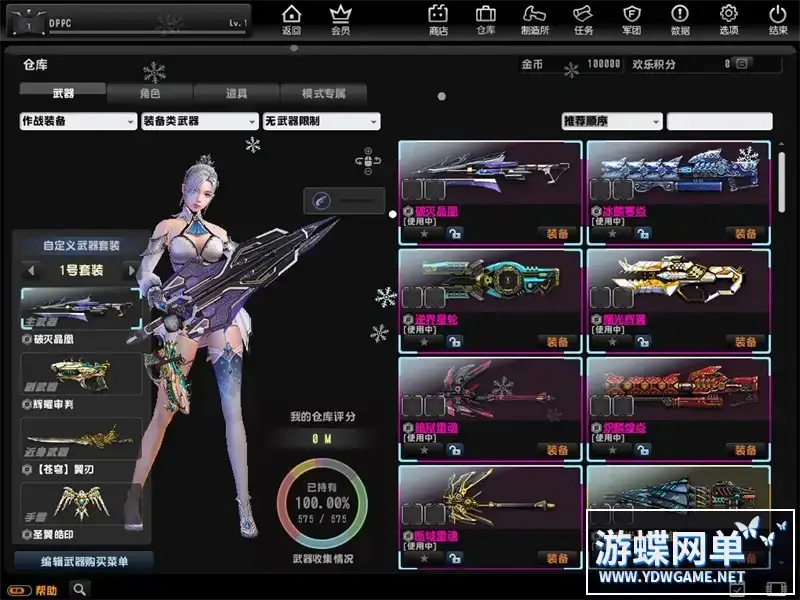
Task: Go to 制造所 (Workshop) in top bar
Action: 535,19
